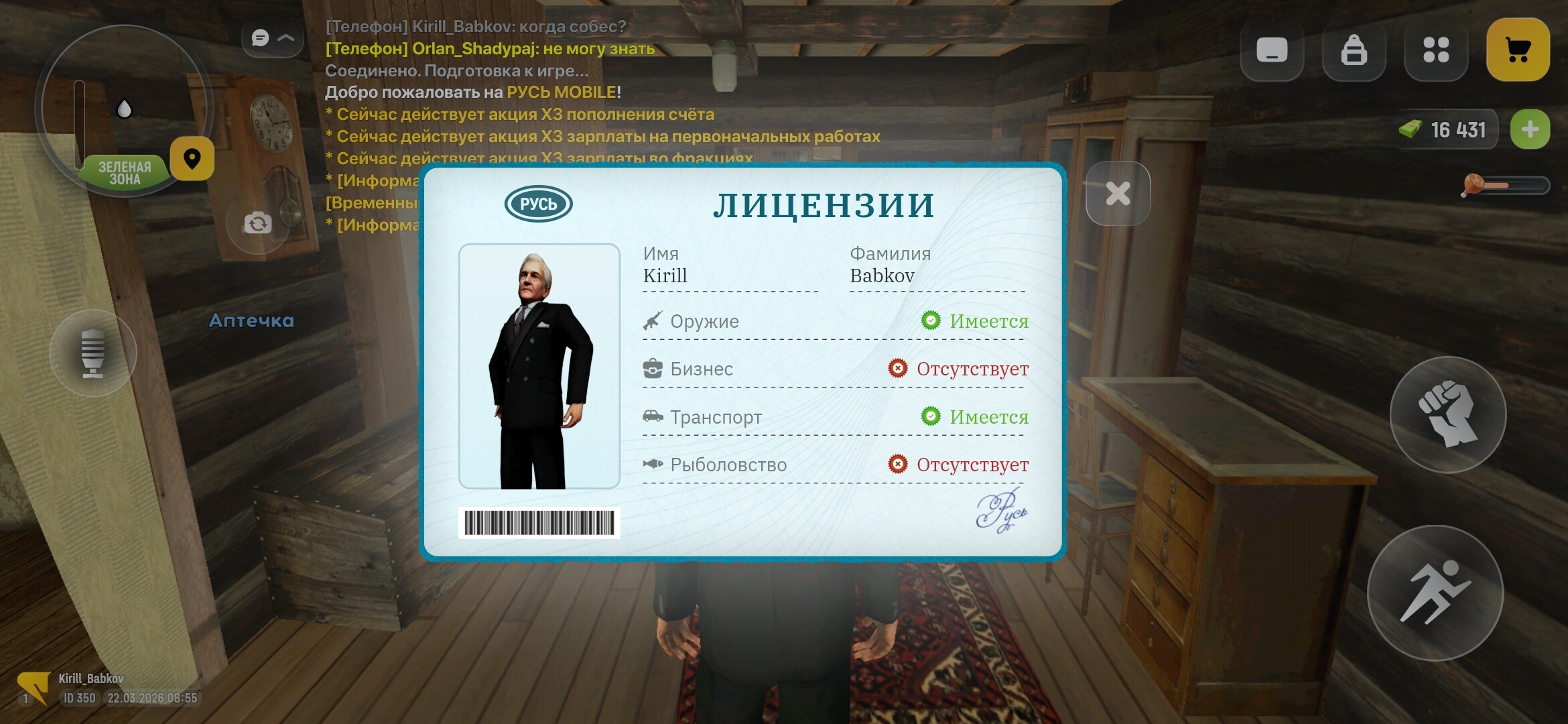Open the microphone voice chat icon
This screenshot has height=724, width=1568.
pos(92,352)
